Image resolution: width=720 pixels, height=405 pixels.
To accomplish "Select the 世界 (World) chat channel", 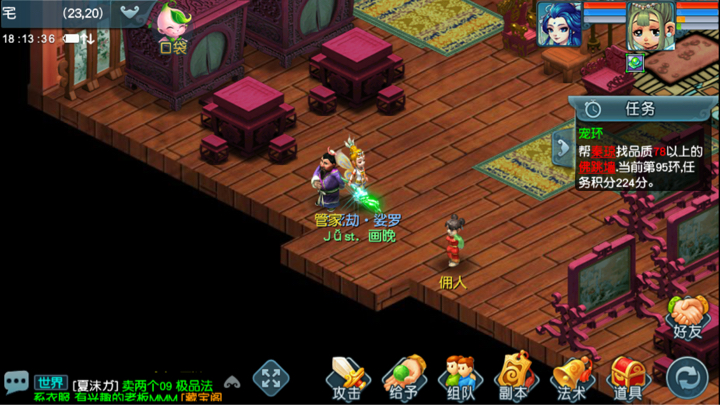I will tap(50, 382).
